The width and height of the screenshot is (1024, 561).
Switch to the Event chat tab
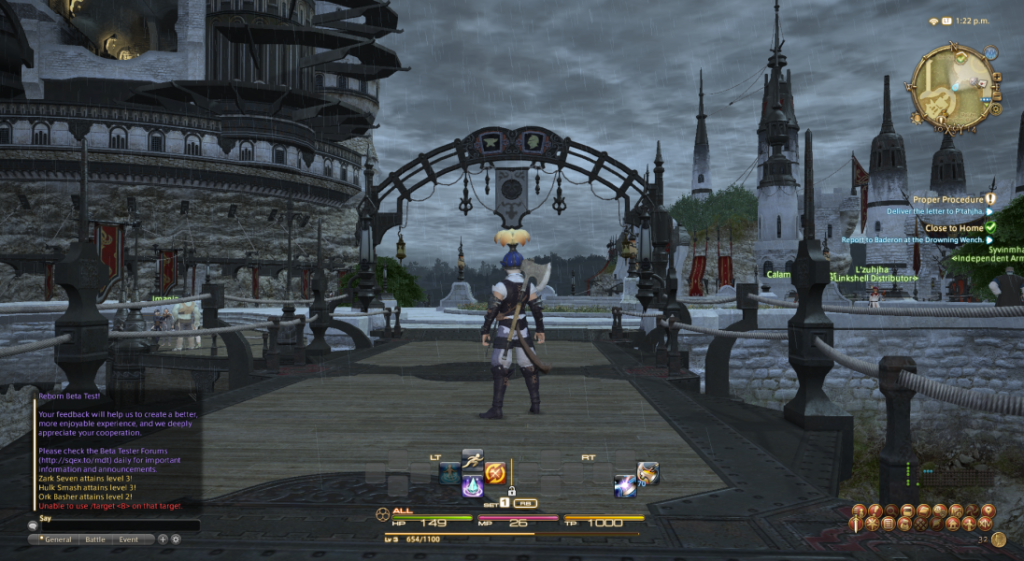point(130,539)
